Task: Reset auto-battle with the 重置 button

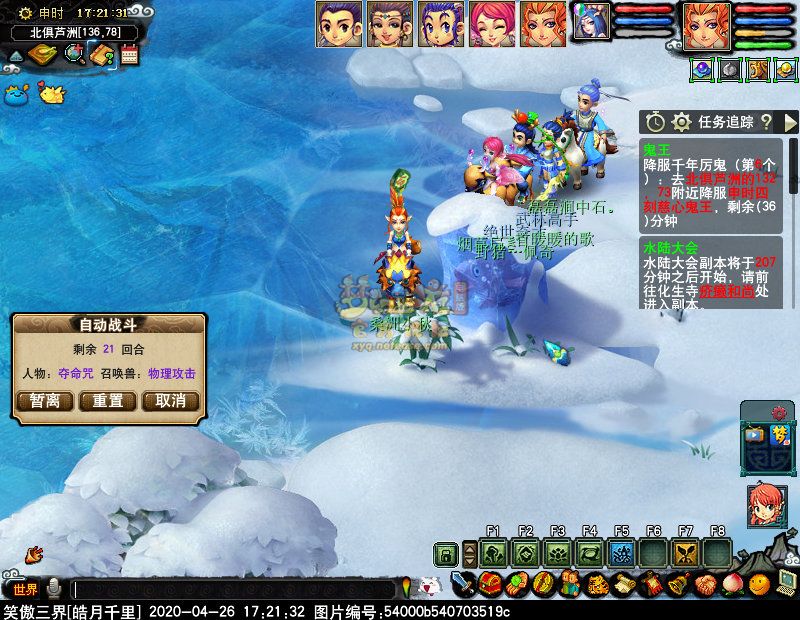Action: [108, 401]
